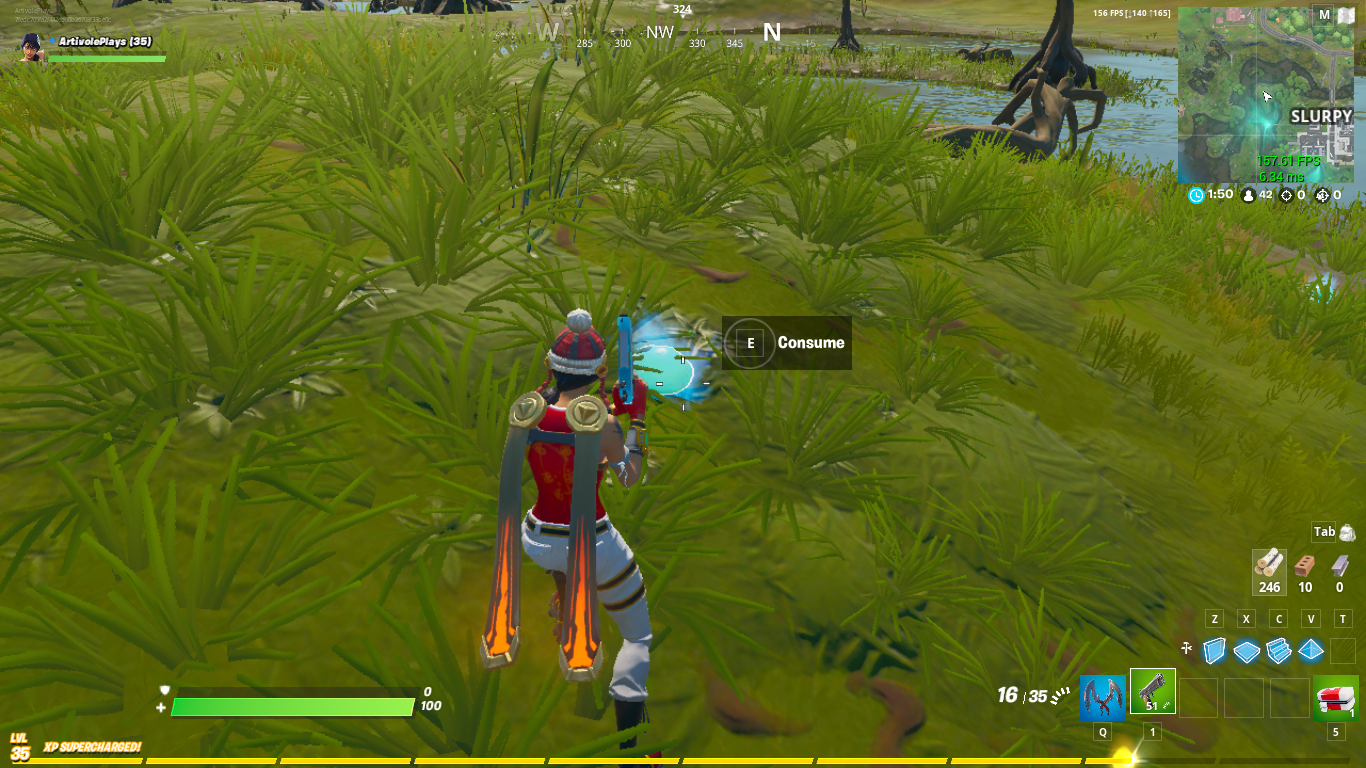
Task: Select the hand cannon pistol slot
Action: tap(1152, 692)
